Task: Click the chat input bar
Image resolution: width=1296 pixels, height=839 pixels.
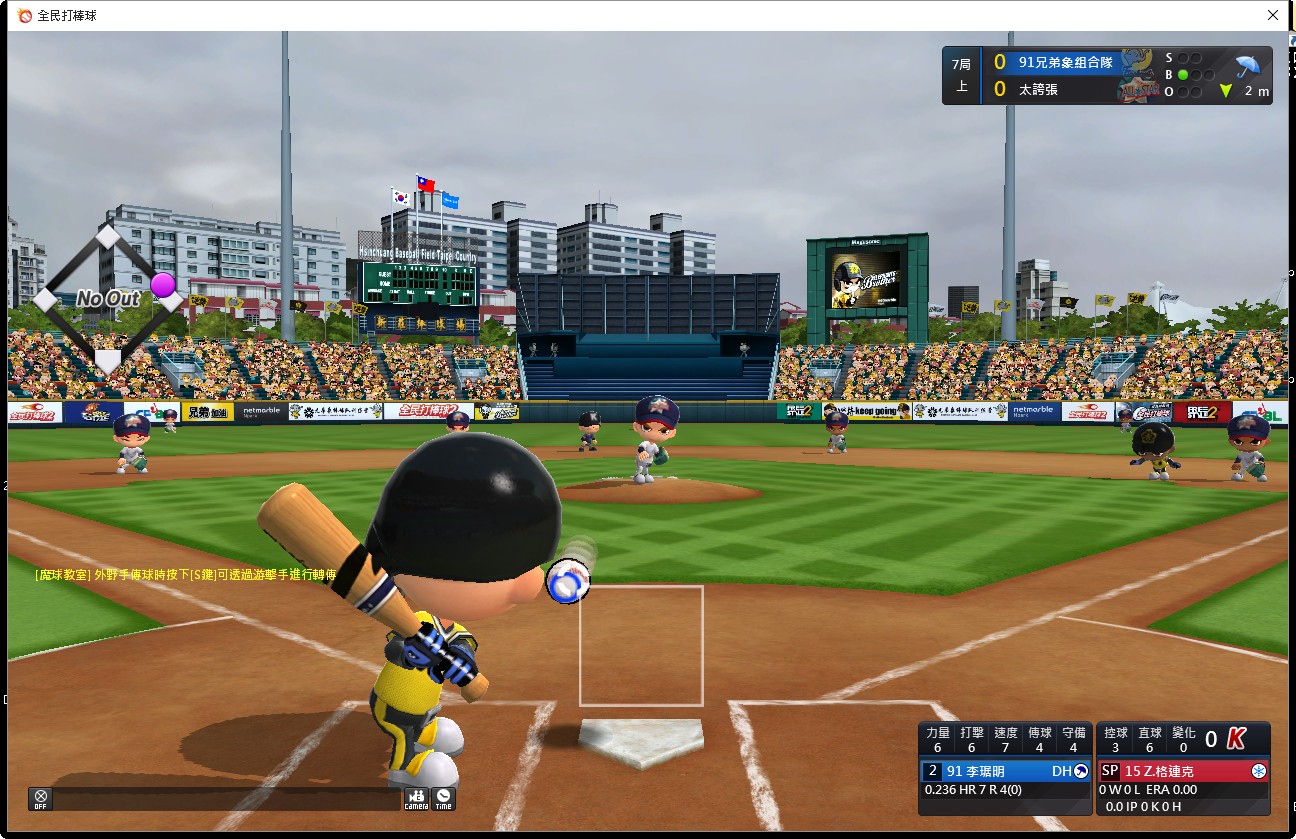Action: pos(227,799)
